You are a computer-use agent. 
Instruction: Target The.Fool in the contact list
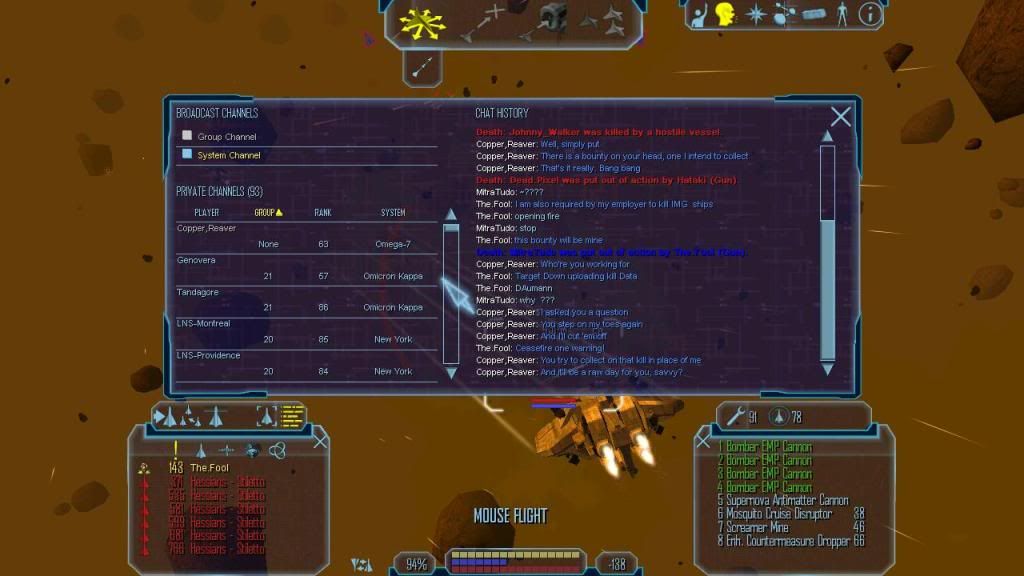[x=209, y=468]
